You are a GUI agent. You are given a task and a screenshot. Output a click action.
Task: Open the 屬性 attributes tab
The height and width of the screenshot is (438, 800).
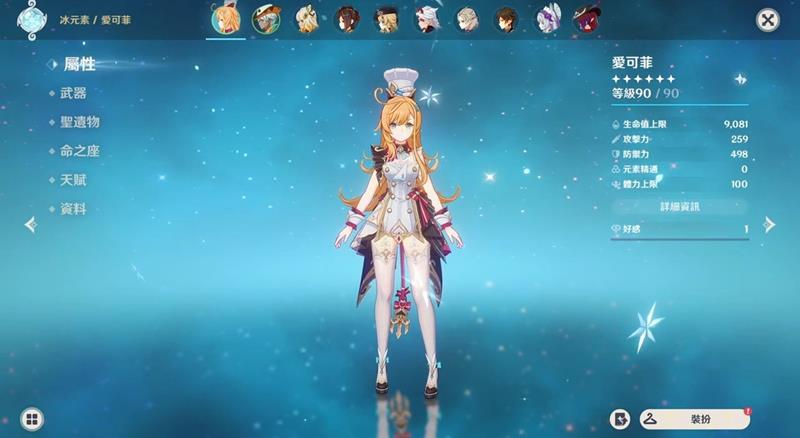tap(79, 64)
